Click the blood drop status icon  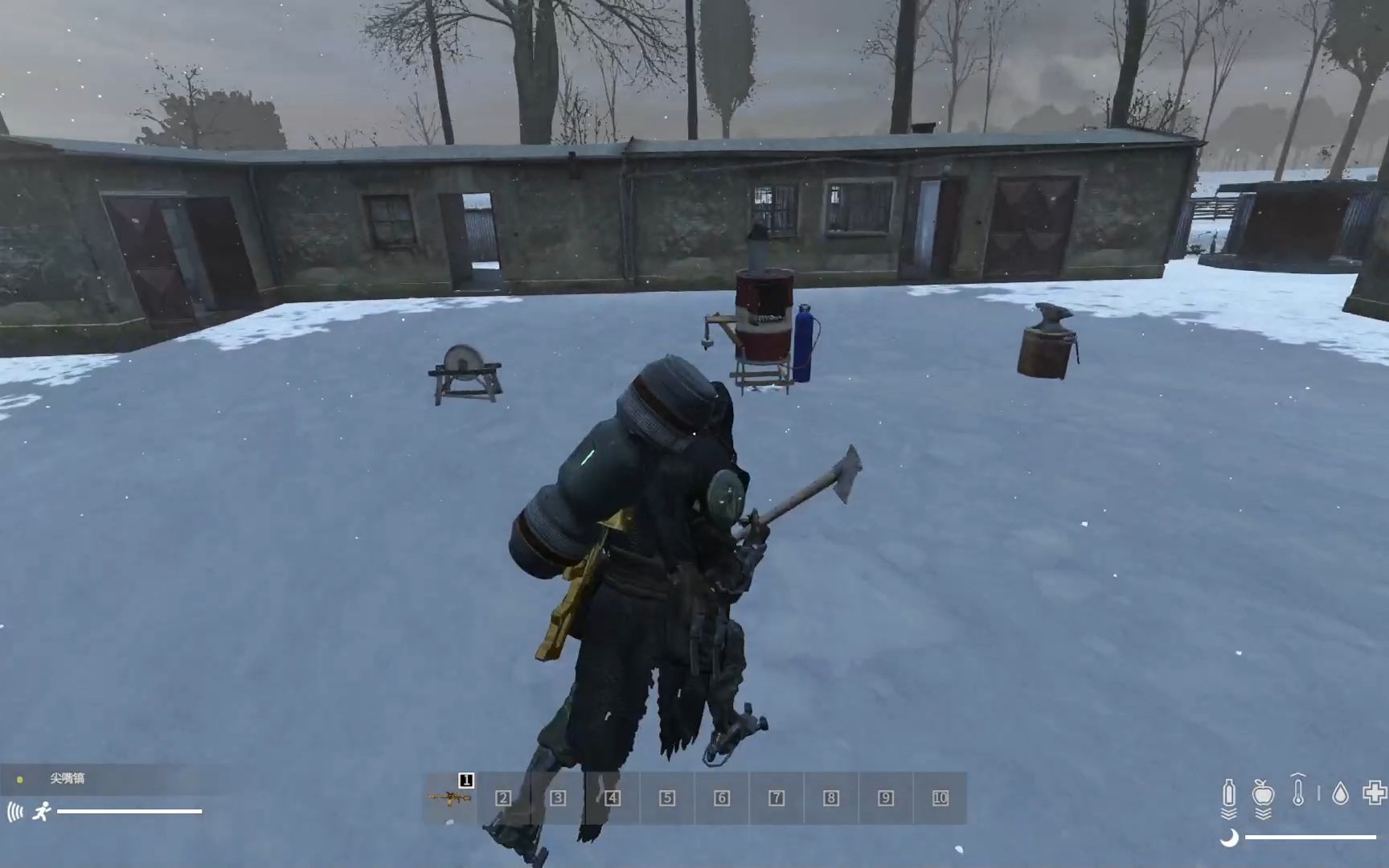click(1340, 792)
